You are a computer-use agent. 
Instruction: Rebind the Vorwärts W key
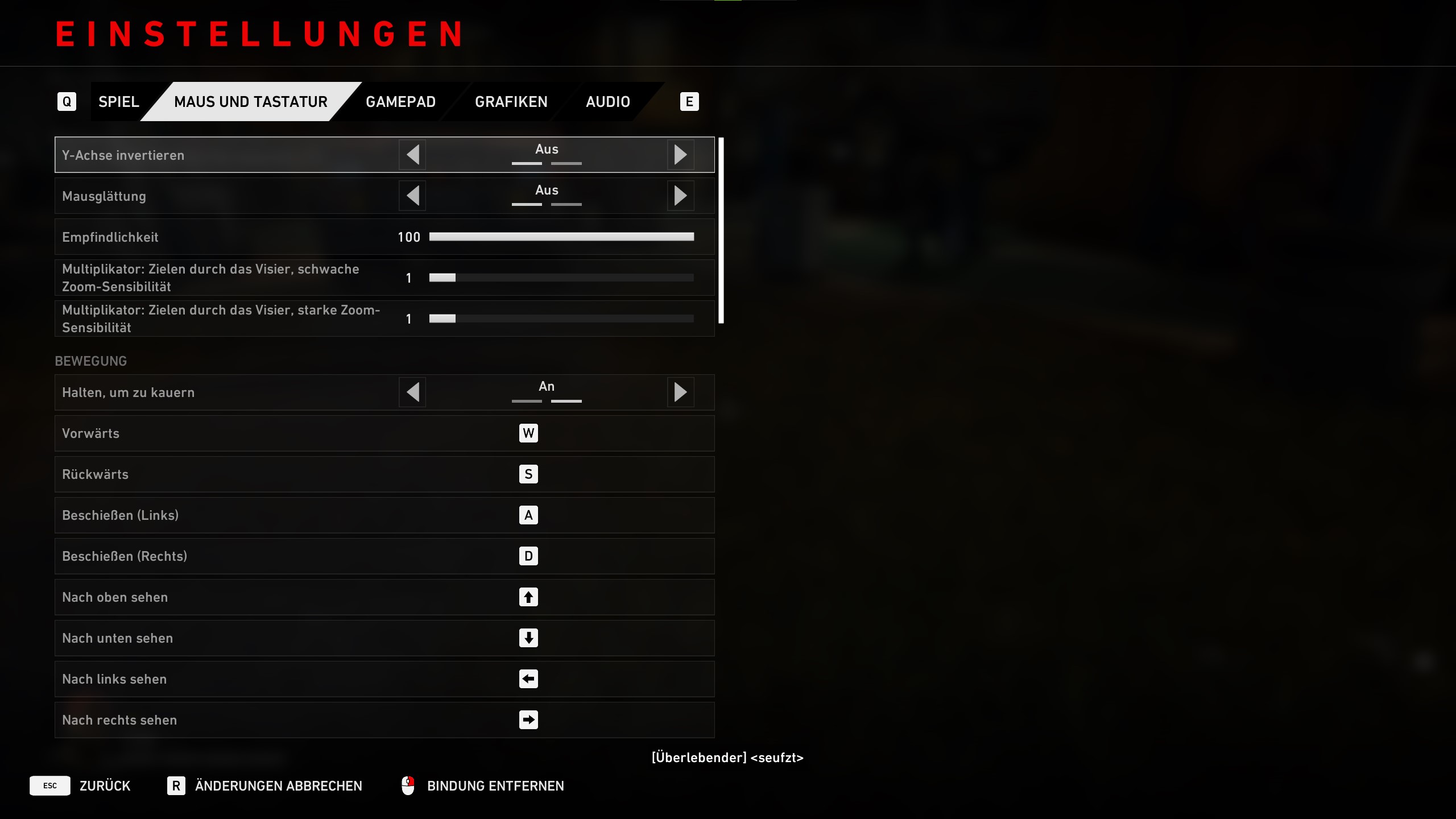coord(528,433)
